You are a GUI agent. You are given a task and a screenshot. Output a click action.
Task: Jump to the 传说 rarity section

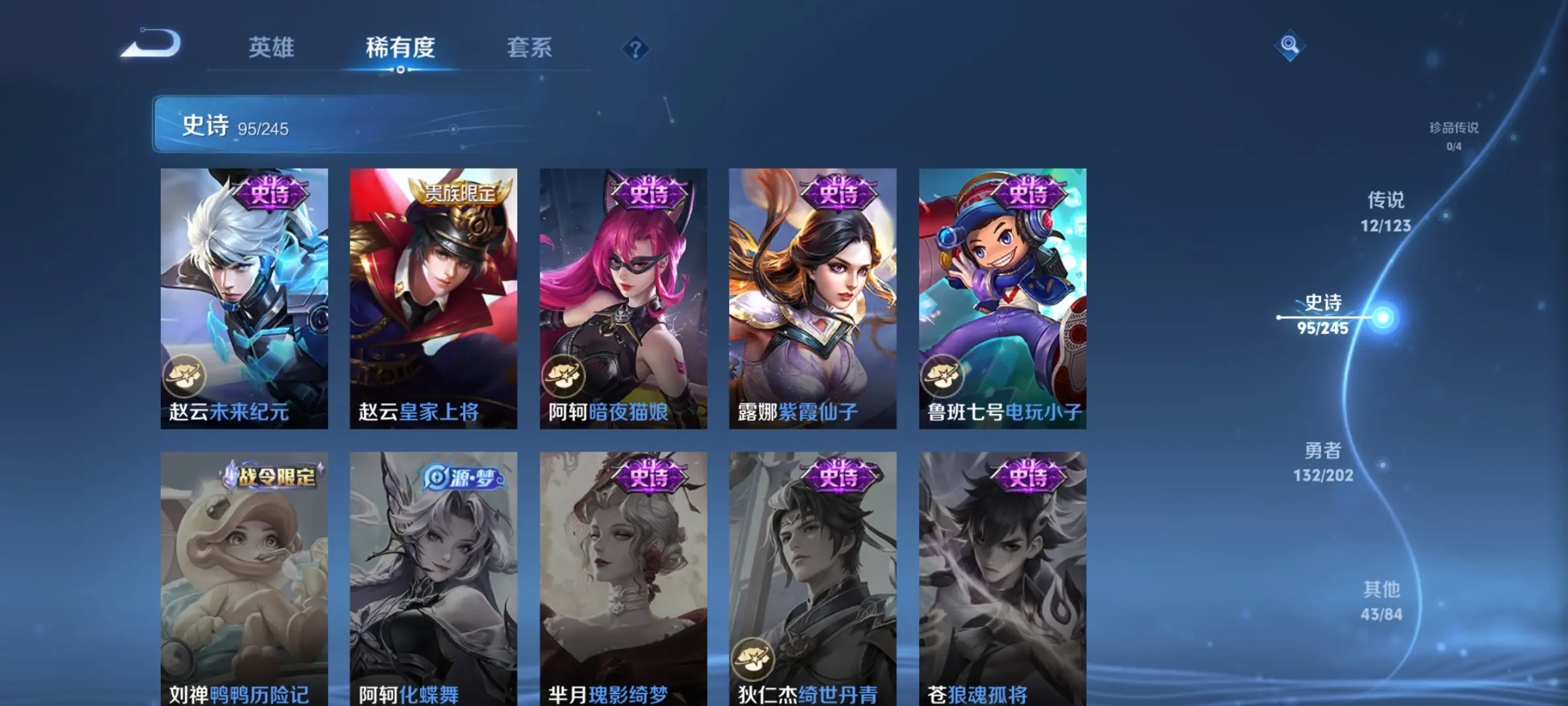tap(1386, 211)
